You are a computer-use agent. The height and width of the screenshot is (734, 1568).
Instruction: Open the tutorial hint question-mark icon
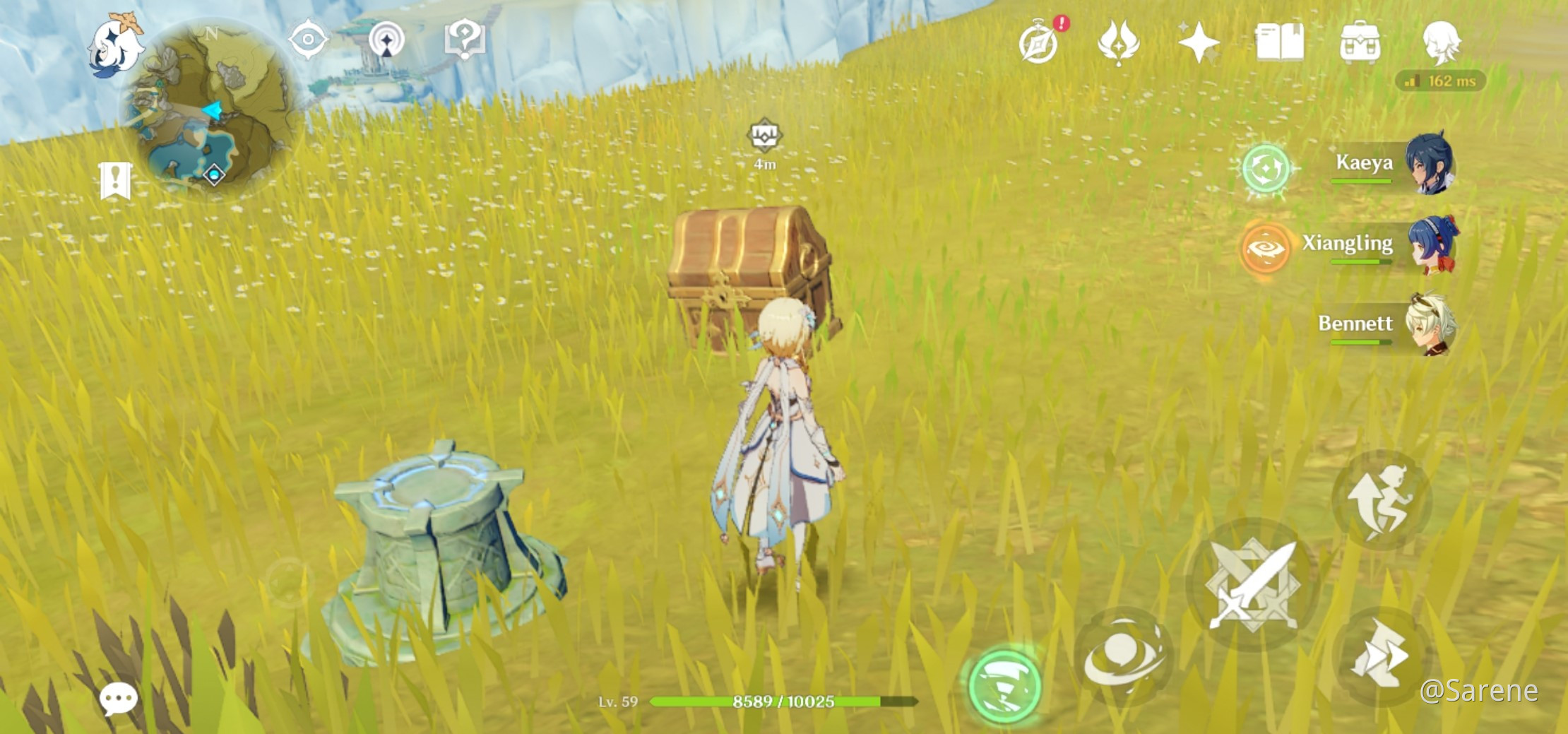(463, 40)
